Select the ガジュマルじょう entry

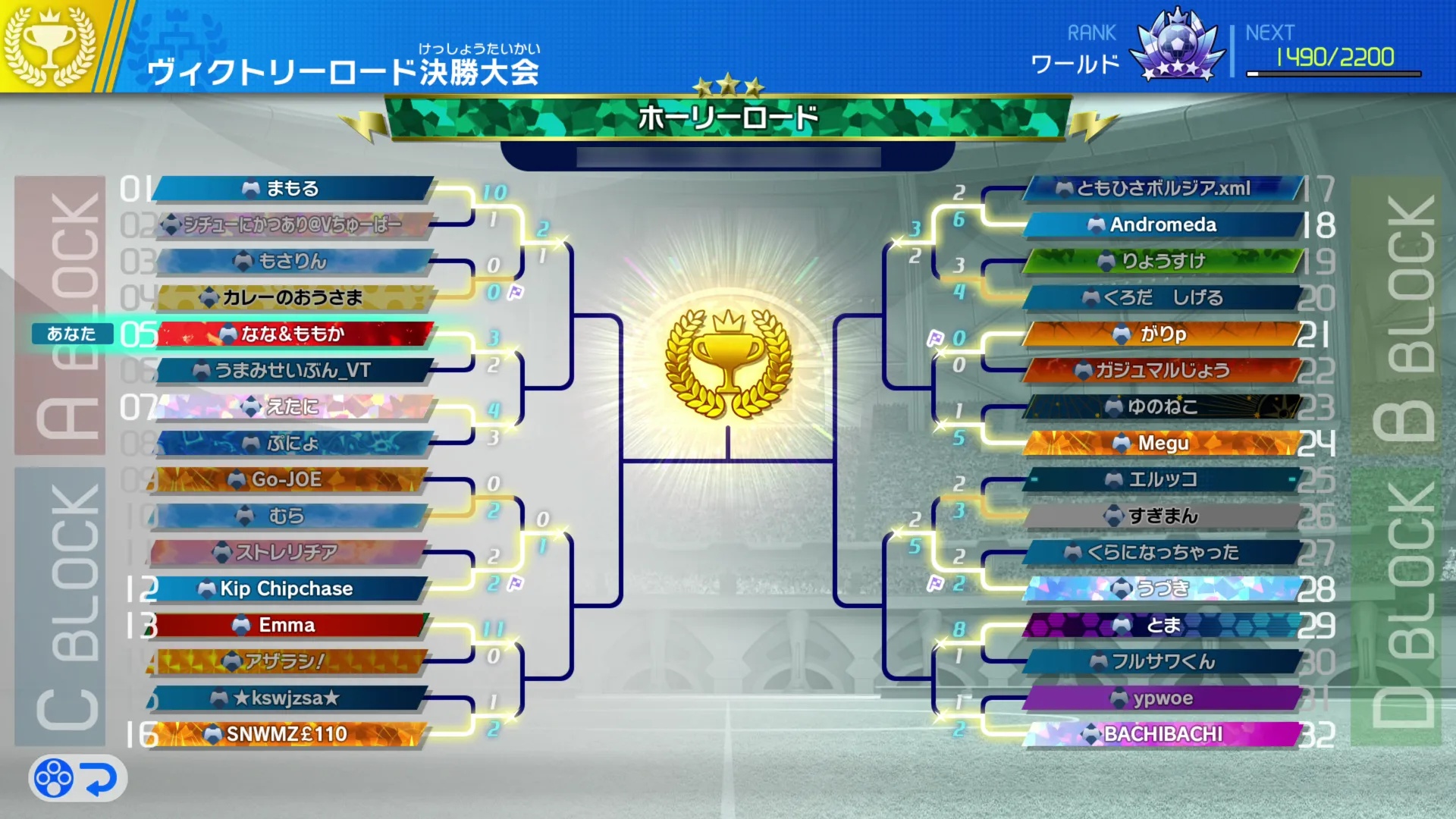pos(1163,371)
